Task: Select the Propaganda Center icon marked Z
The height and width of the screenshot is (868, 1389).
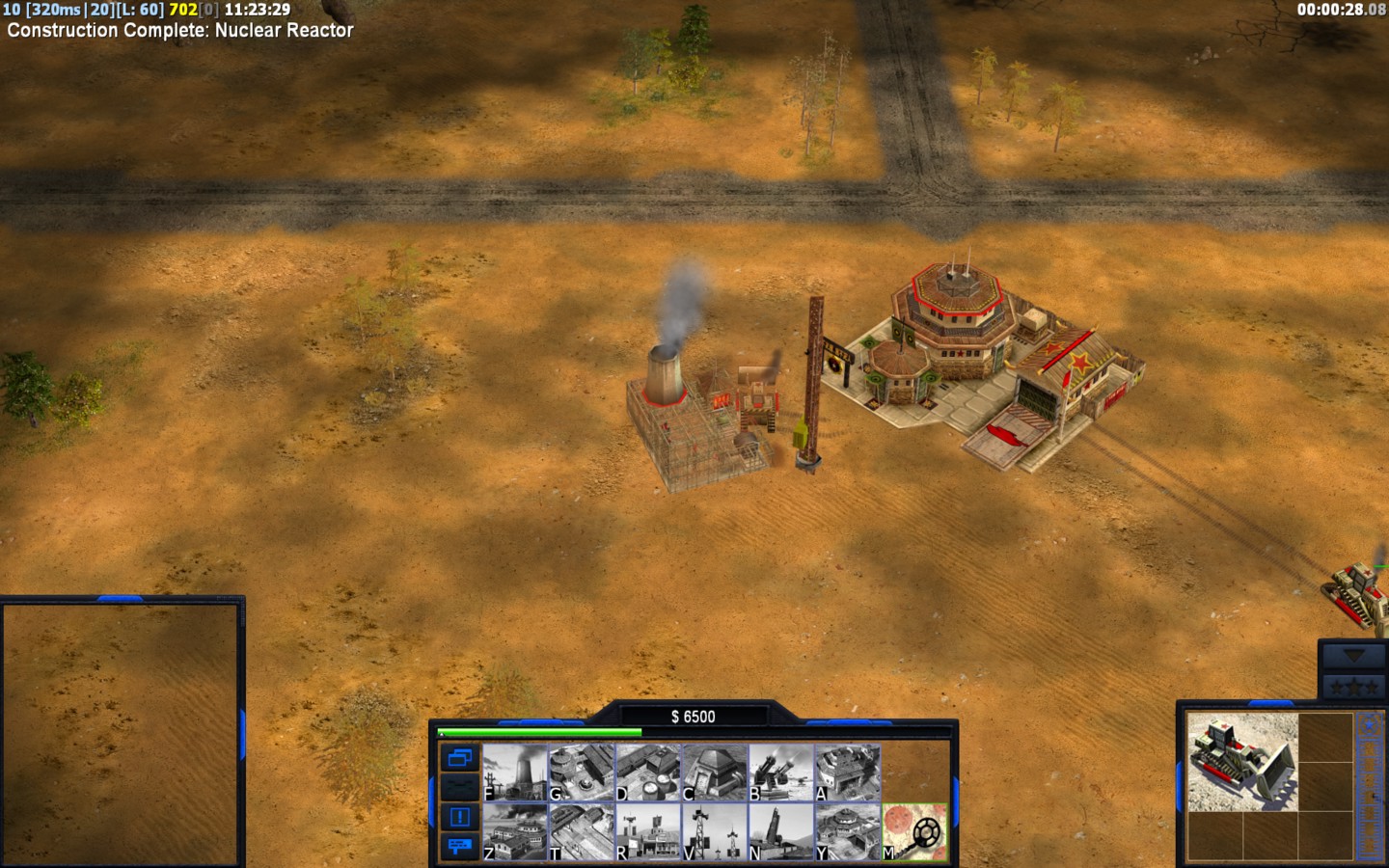Action: 514,831
